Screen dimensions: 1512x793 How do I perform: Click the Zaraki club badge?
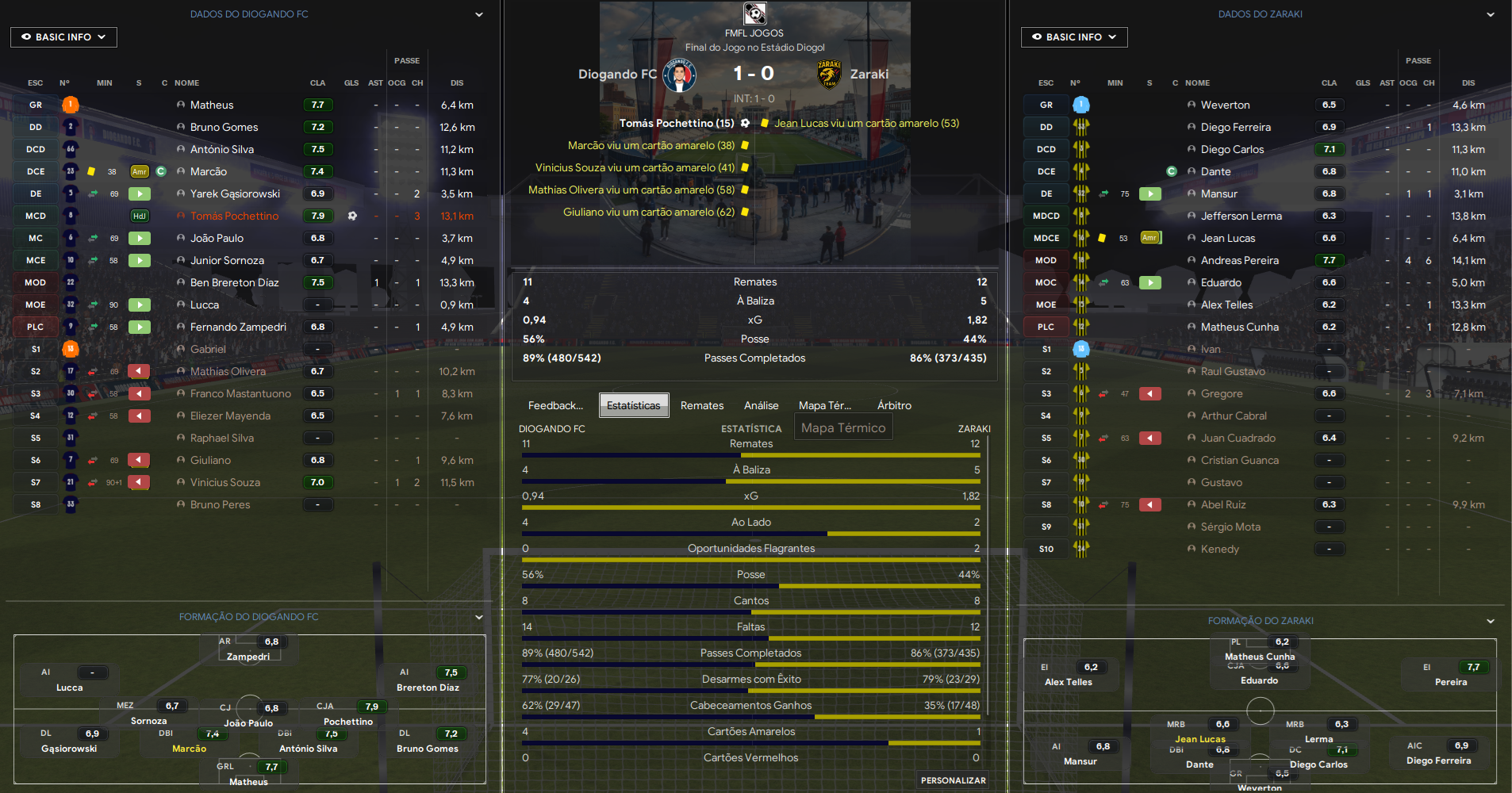click(x=829, y=75)
